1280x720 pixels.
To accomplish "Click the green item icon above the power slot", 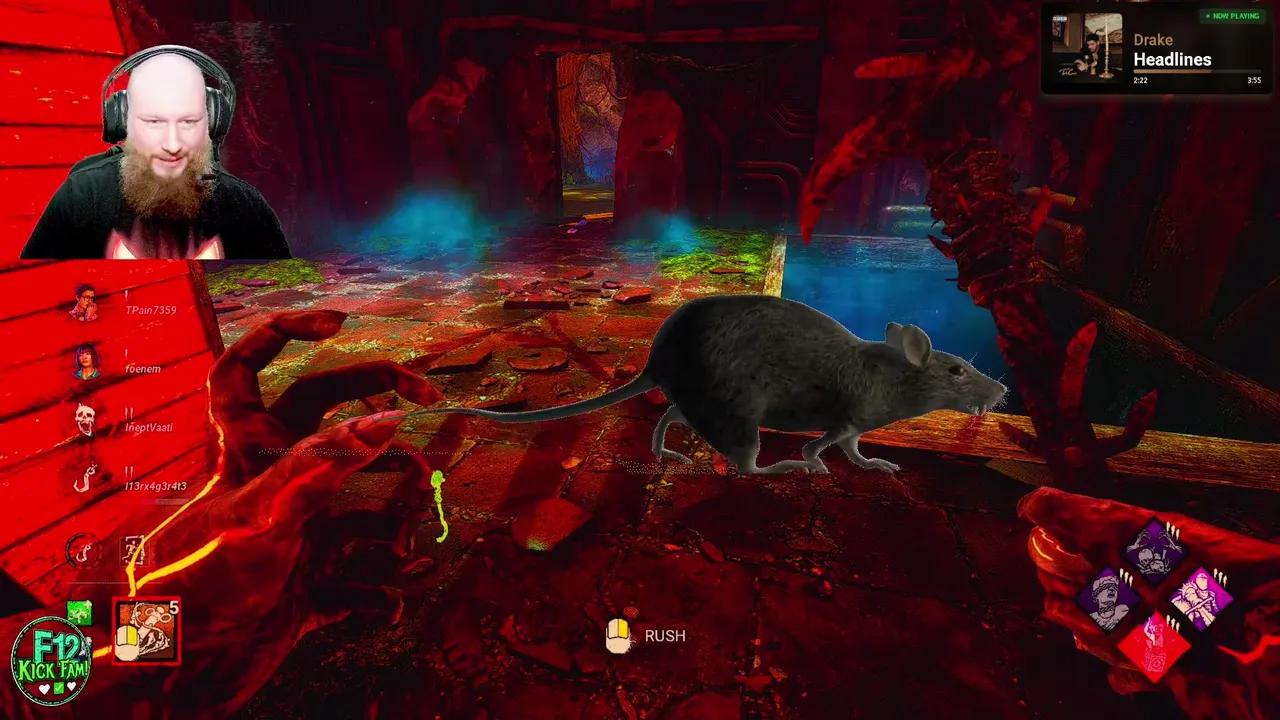I will [80, 612].
